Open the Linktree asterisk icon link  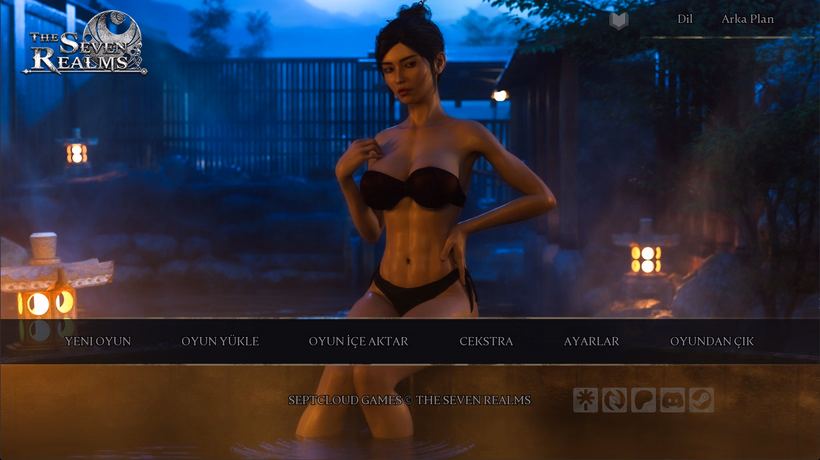click(x=585, y=400)
